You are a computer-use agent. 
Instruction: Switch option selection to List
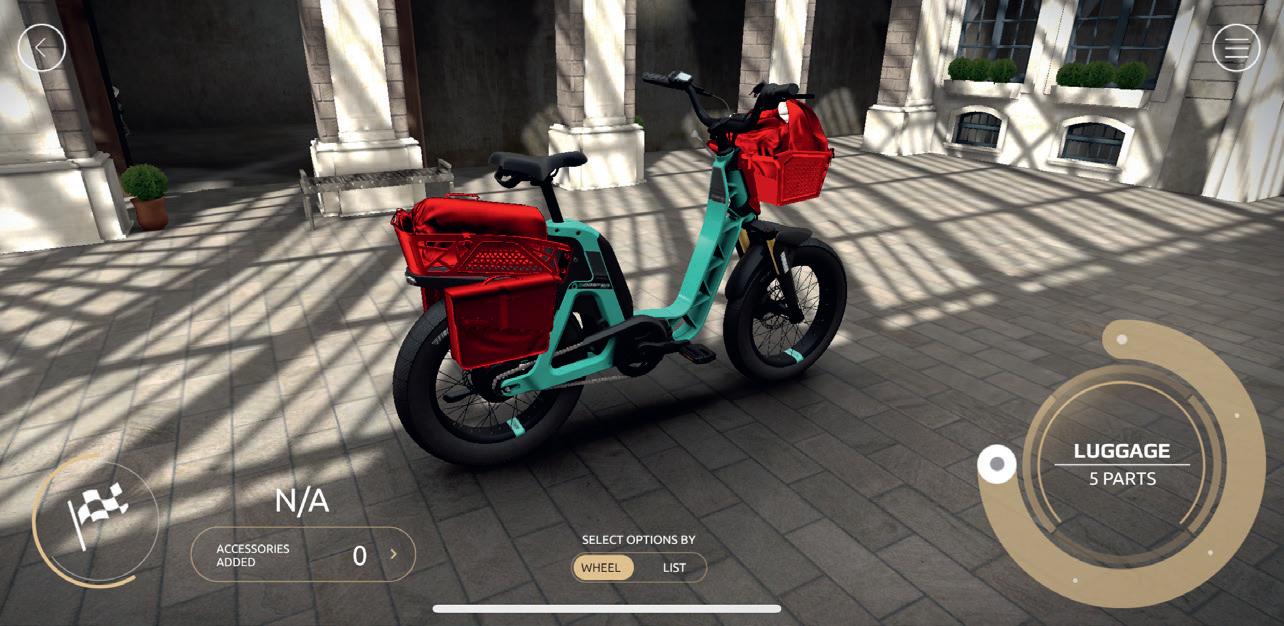pos(674,568)
